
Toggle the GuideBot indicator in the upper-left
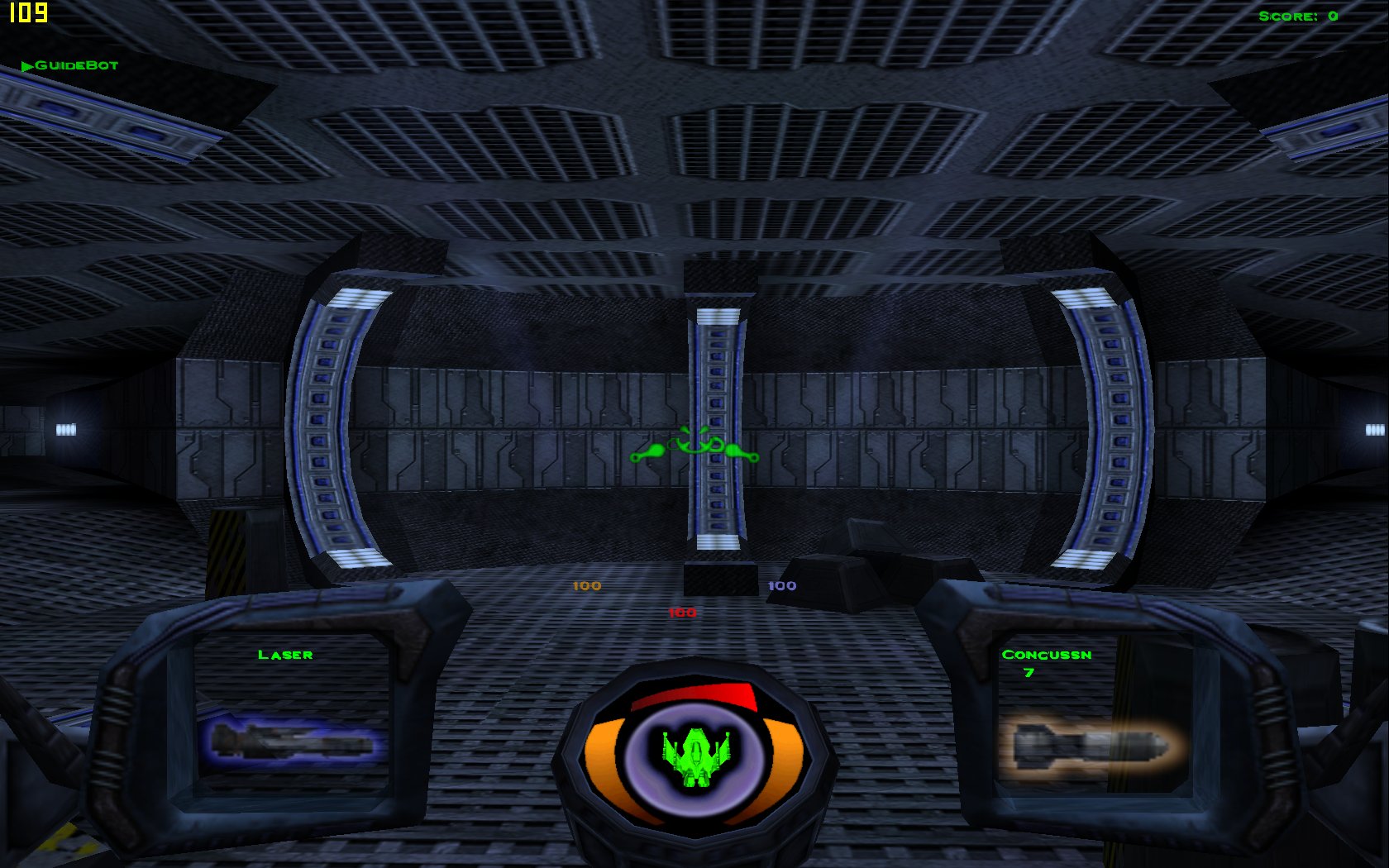click(x=76, y=64)
